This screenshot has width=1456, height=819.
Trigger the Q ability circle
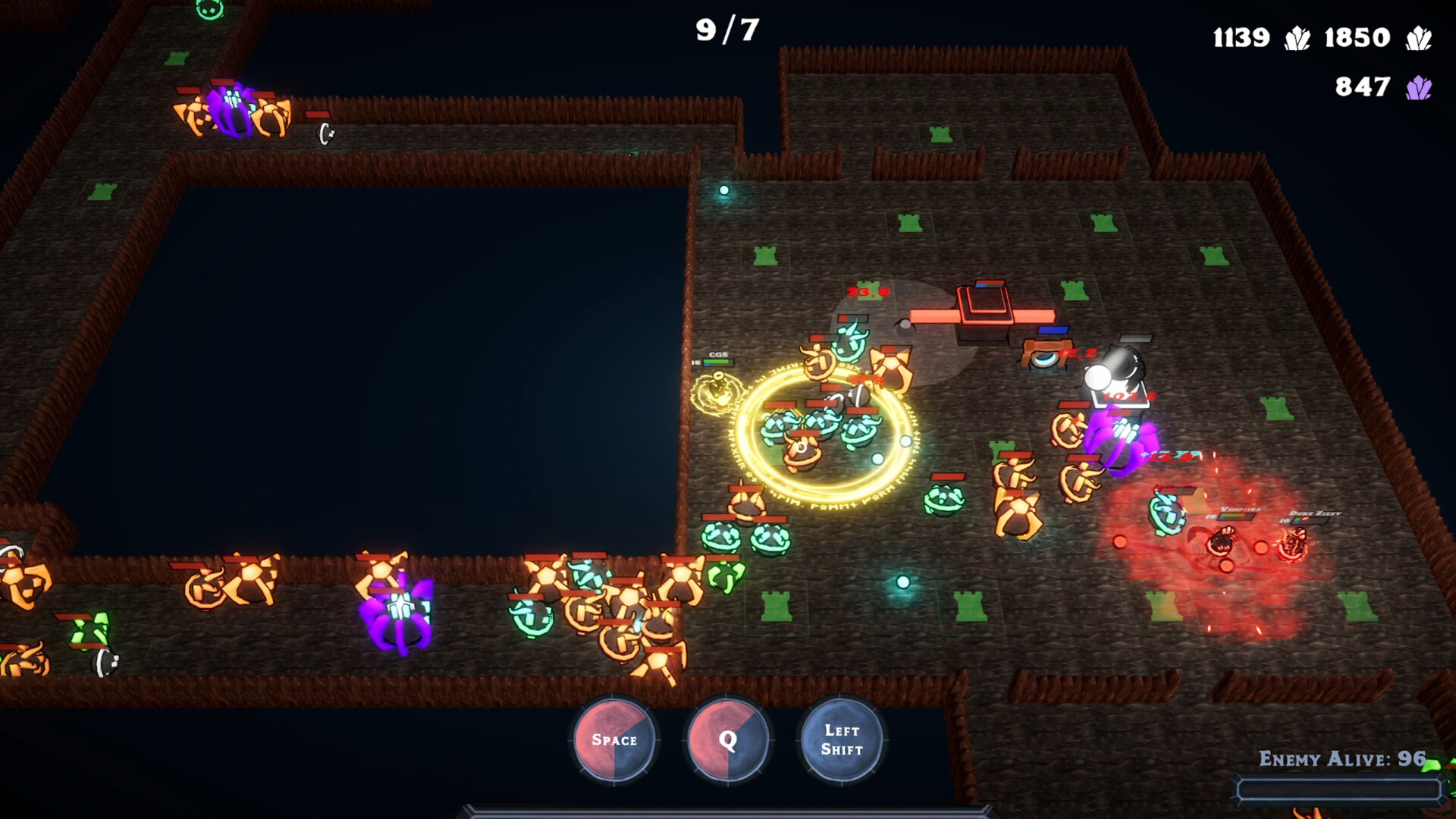[728, 739]
